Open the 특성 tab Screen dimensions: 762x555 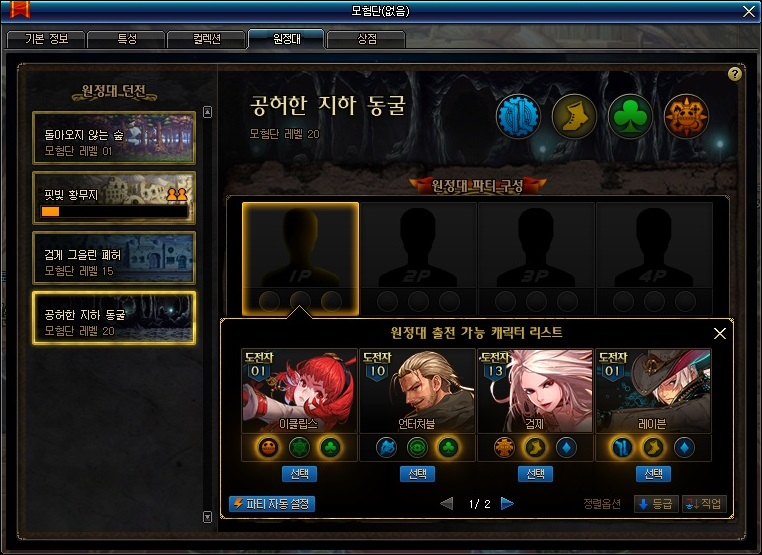coord(126,40)
